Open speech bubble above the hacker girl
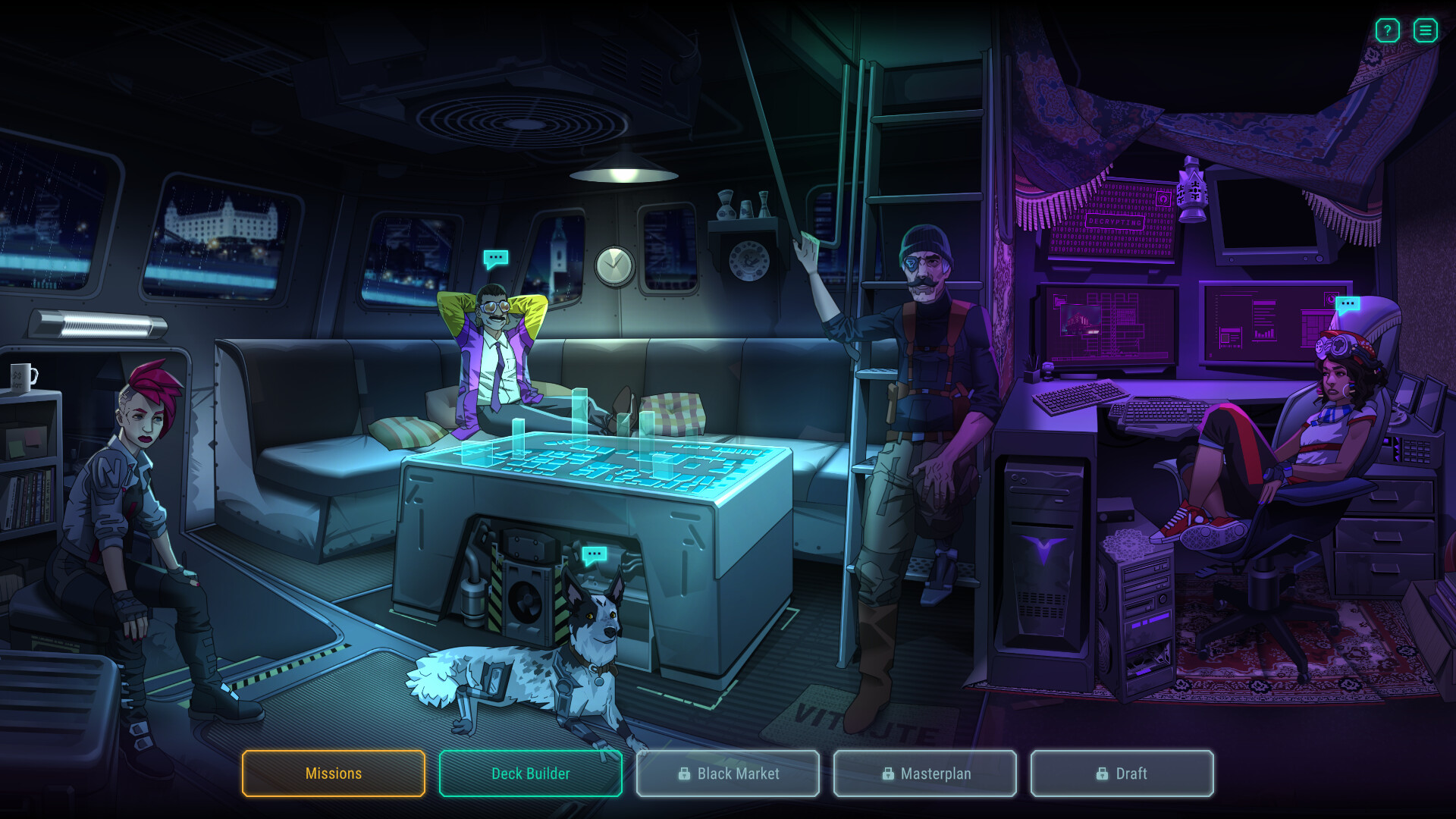The width and height of the screenshot is (1456, 819). tap(1348, 305)
